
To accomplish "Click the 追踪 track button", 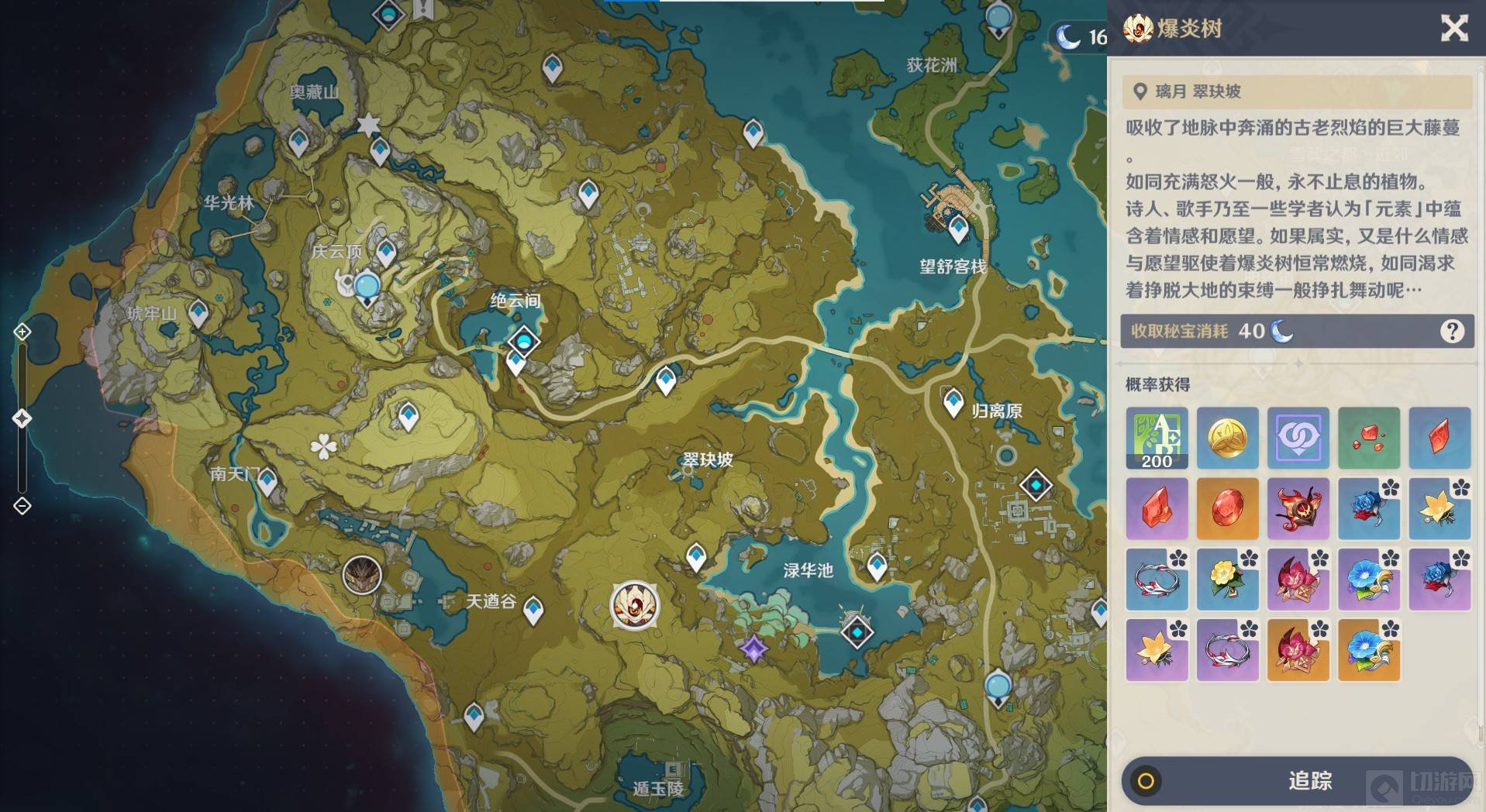I will (x=1296, y=780).
